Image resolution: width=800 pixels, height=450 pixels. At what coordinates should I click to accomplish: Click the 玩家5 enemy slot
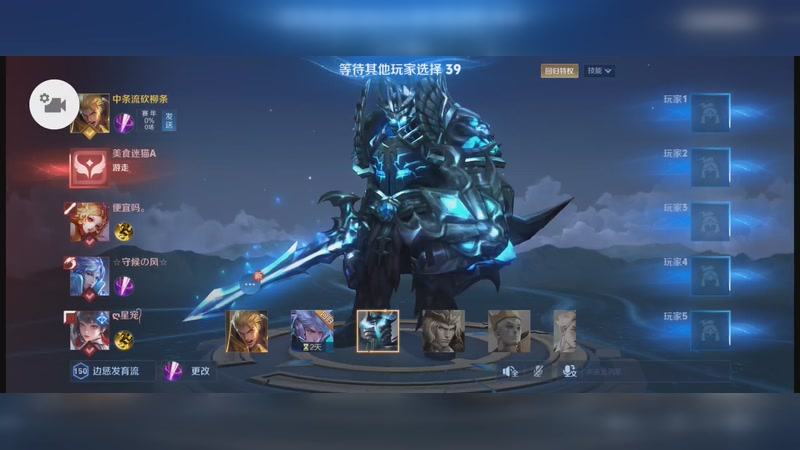pos(710,329)
